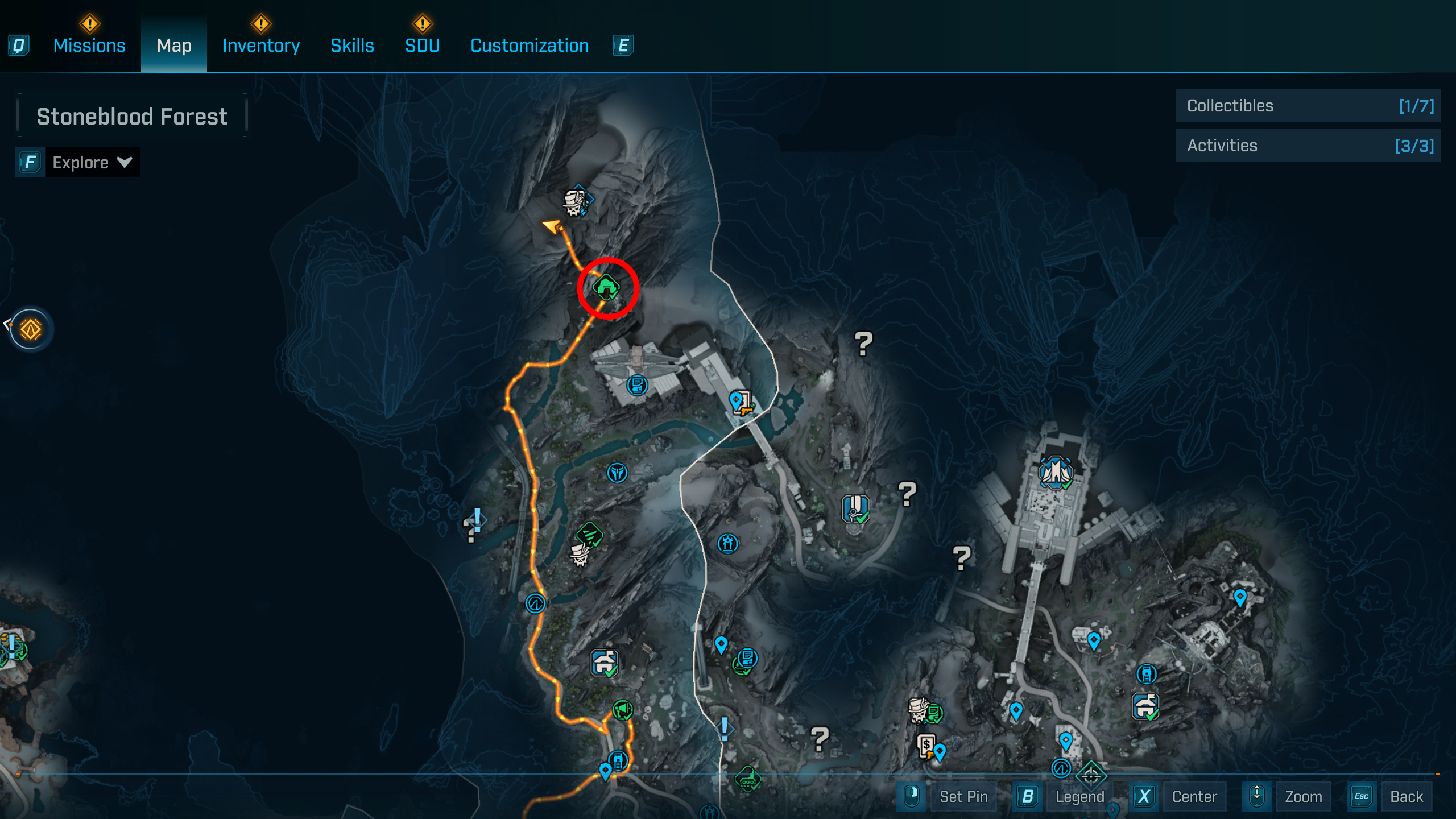Open the Explore filter dropdown
Screen dimensions: 1456x819
[x=91, y=163]
